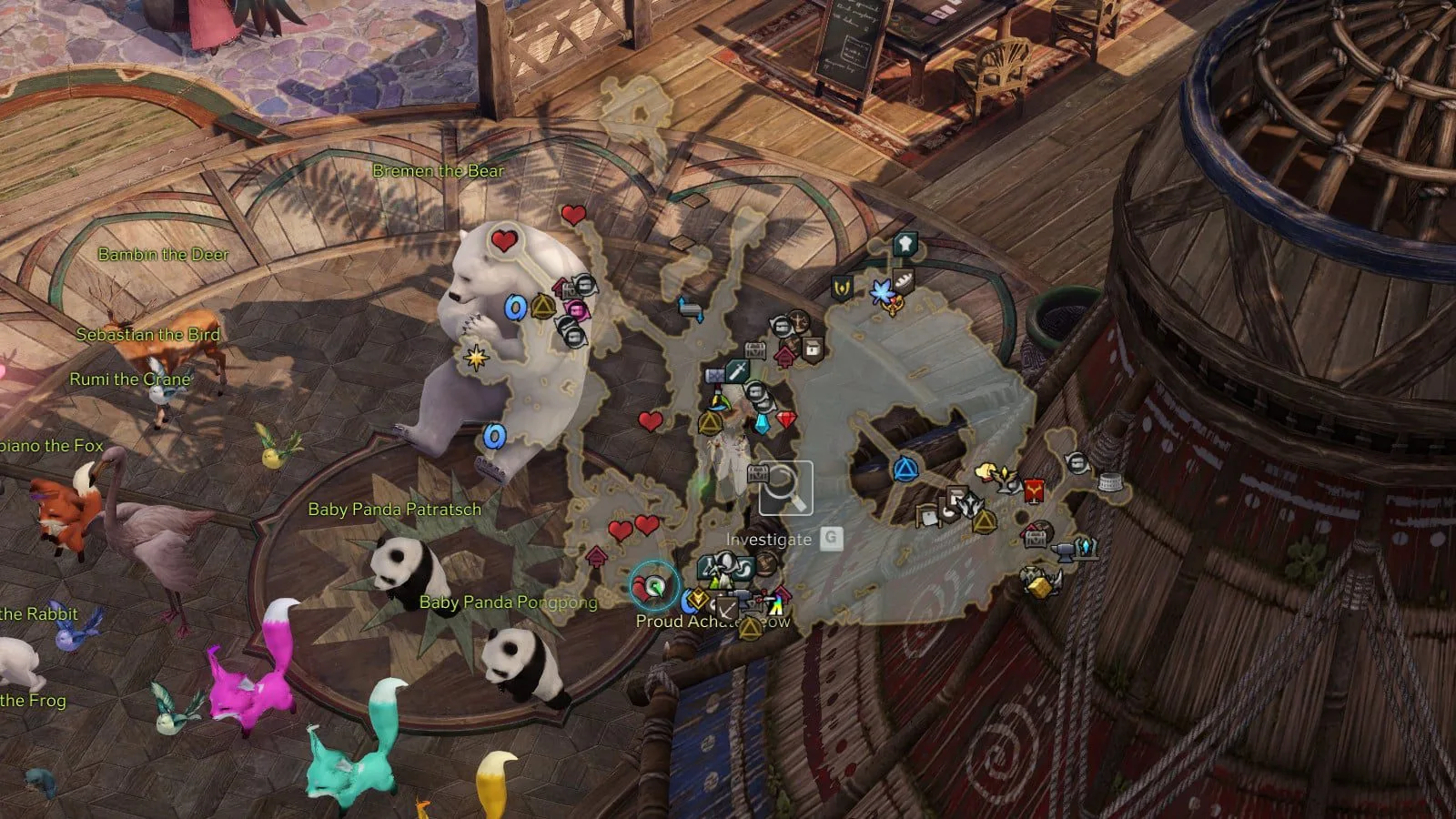The width and height of the screenshot is (1456, 819).
Task: Click the sword icon map marker
Action: point(737,370)
